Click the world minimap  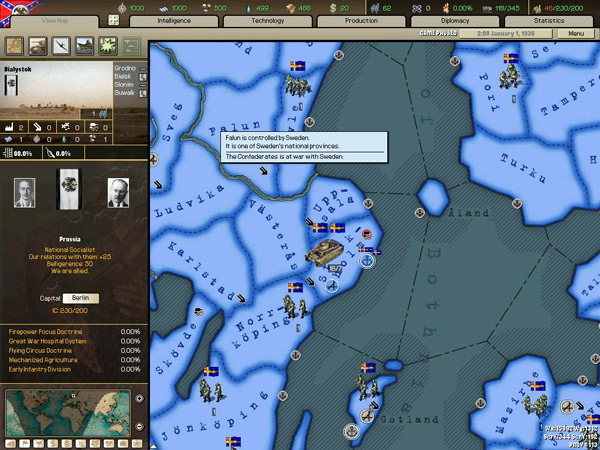(x=66, y=412)
